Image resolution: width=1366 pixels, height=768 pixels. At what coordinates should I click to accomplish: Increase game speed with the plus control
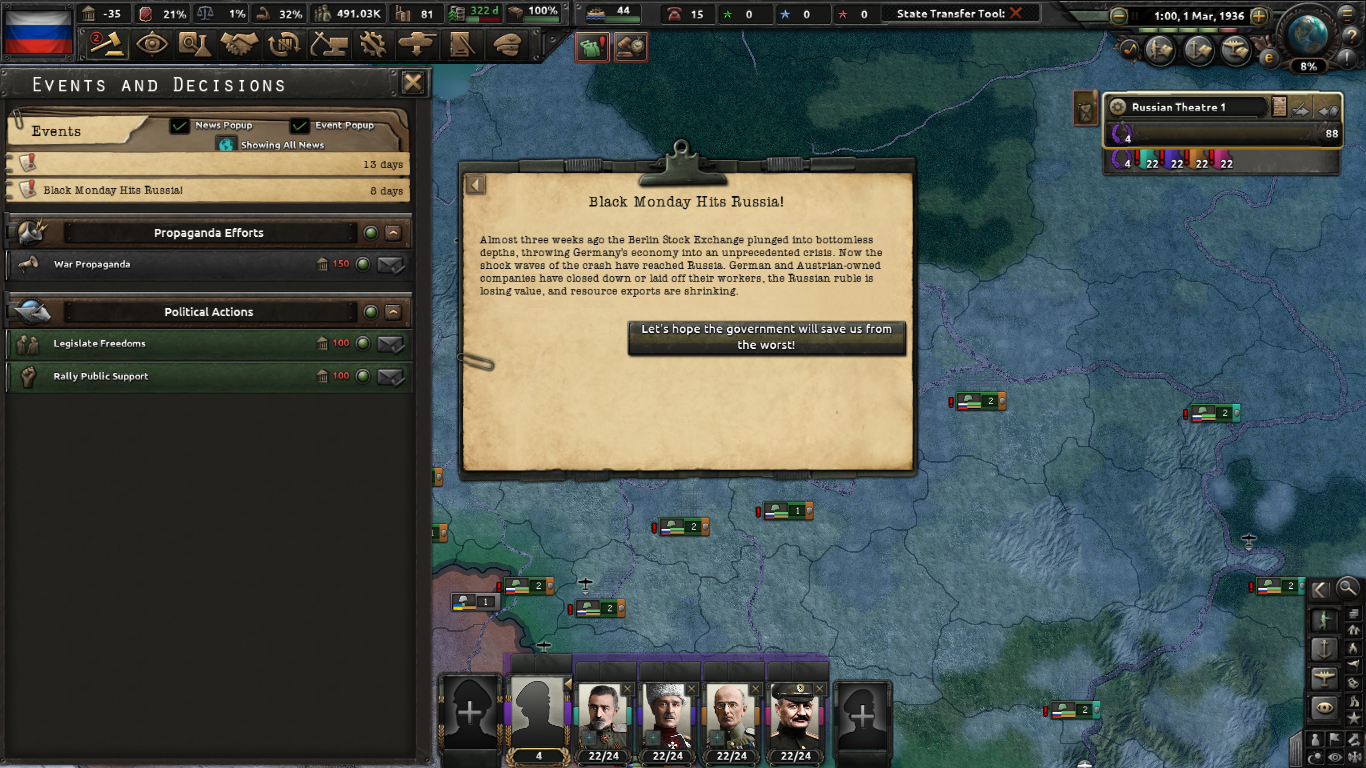coord(1258,15)
